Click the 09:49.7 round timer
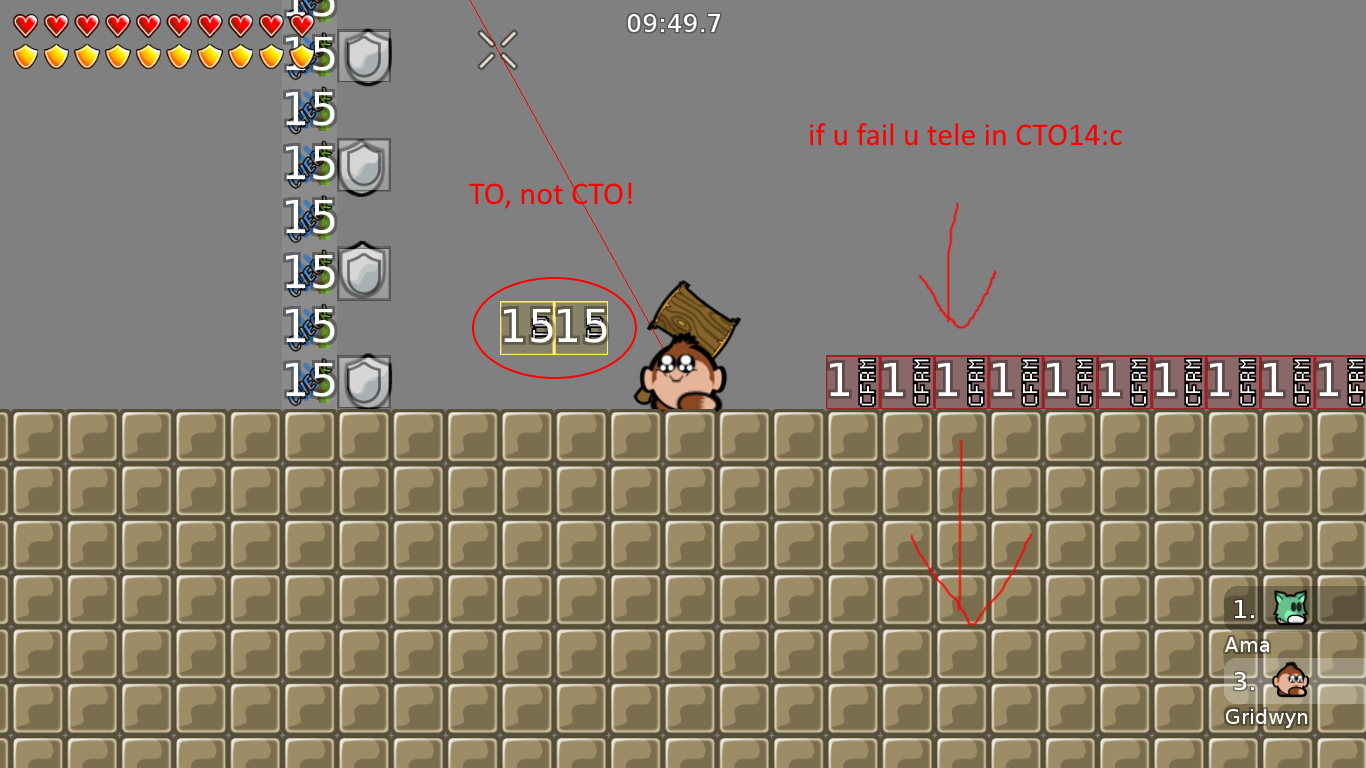Viewport: 1366px width, 768px height. pyautogui.click(x=674, y=24)
